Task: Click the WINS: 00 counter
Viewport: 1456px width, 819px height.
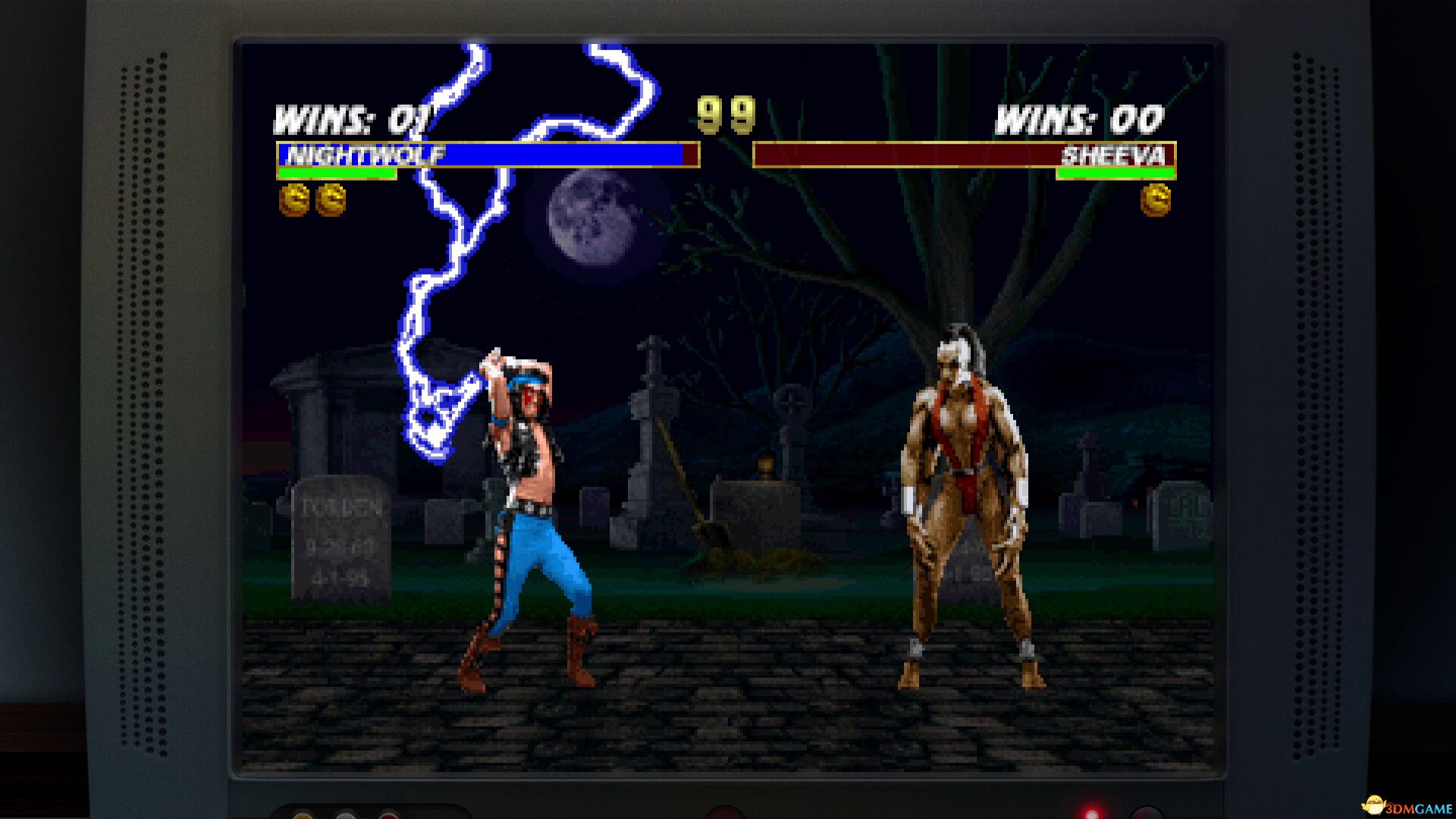Action: (1080, 118)
